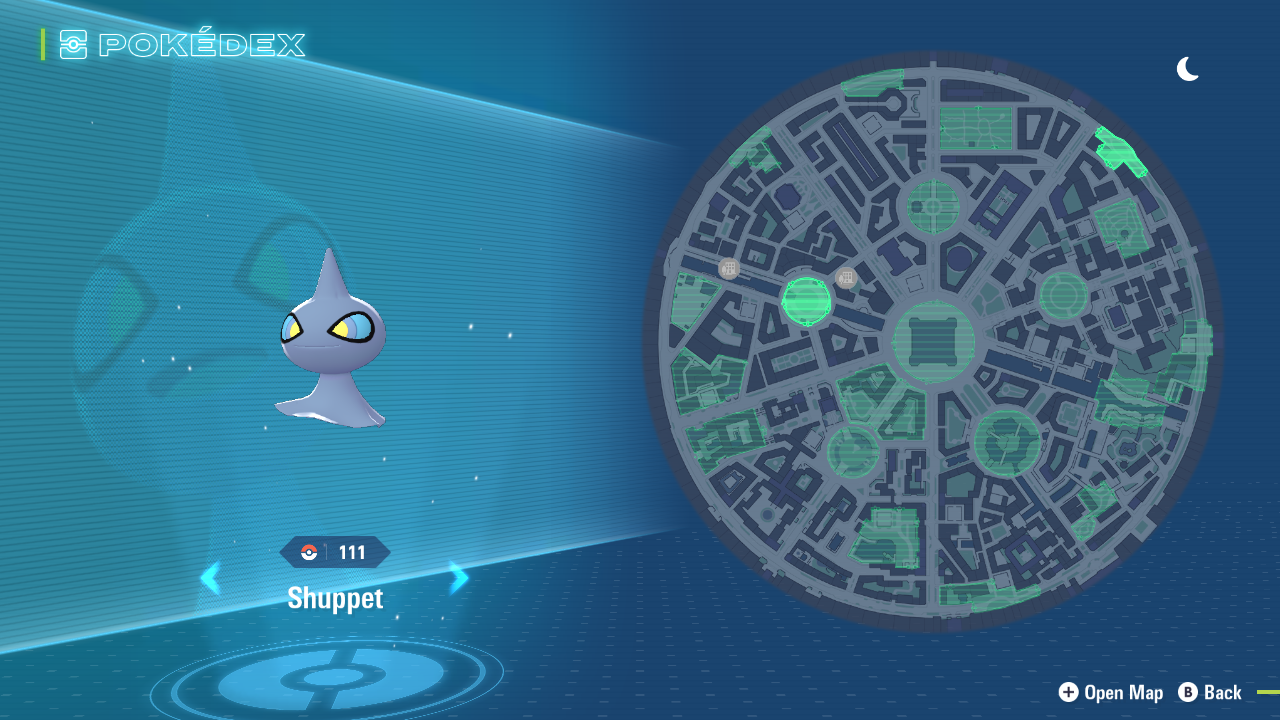Select the Shuppet name label
The height and width of the screenshot is (720, 1280).
point(335,598)
